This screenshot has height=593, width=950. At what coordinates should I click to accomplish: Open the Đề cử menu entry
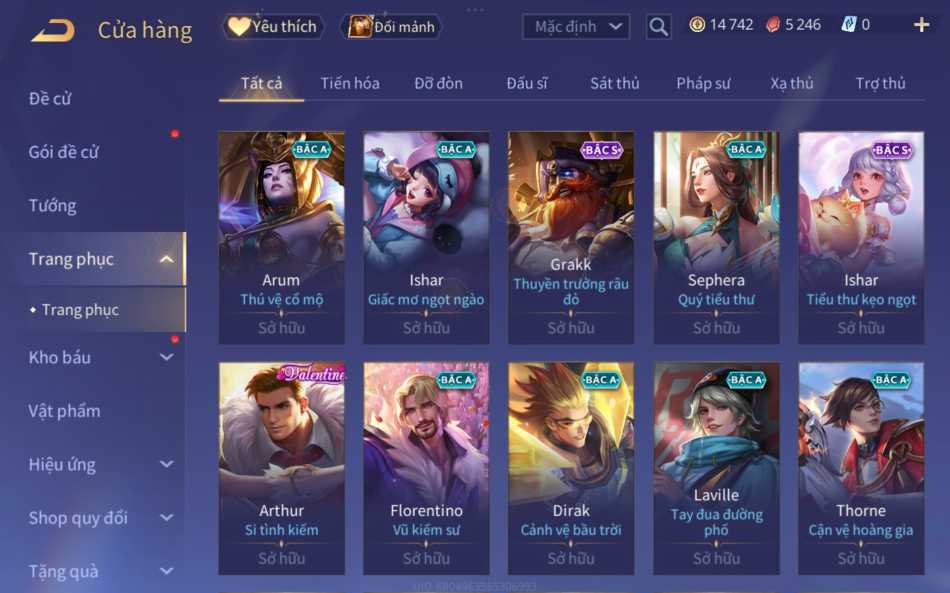click(50, 99)
